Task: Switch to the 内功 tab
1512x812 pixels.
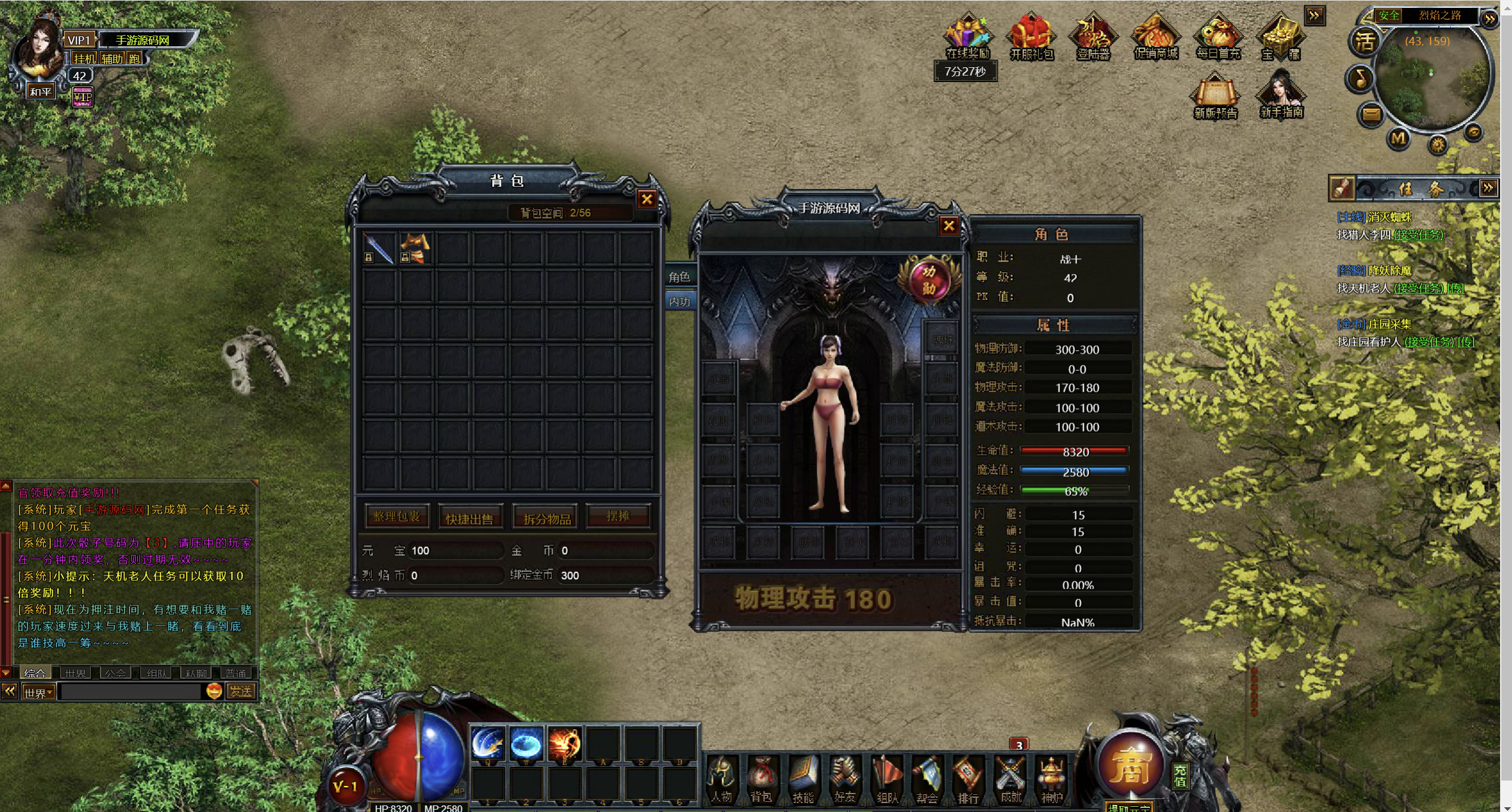Action: click(x=679, y=301)
